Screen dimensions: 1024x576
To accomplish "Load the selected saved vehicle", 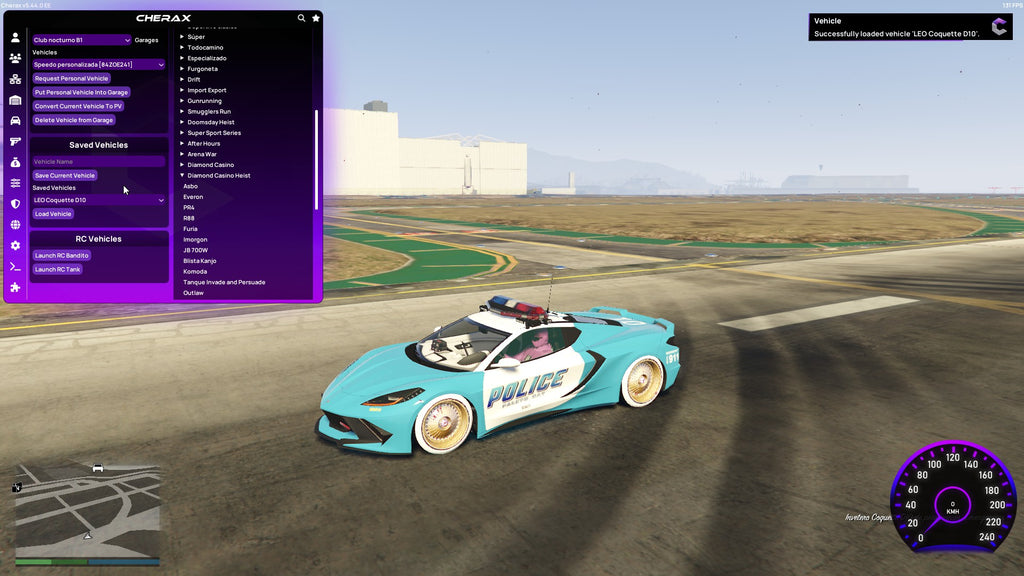I will (x=53, y=214).
